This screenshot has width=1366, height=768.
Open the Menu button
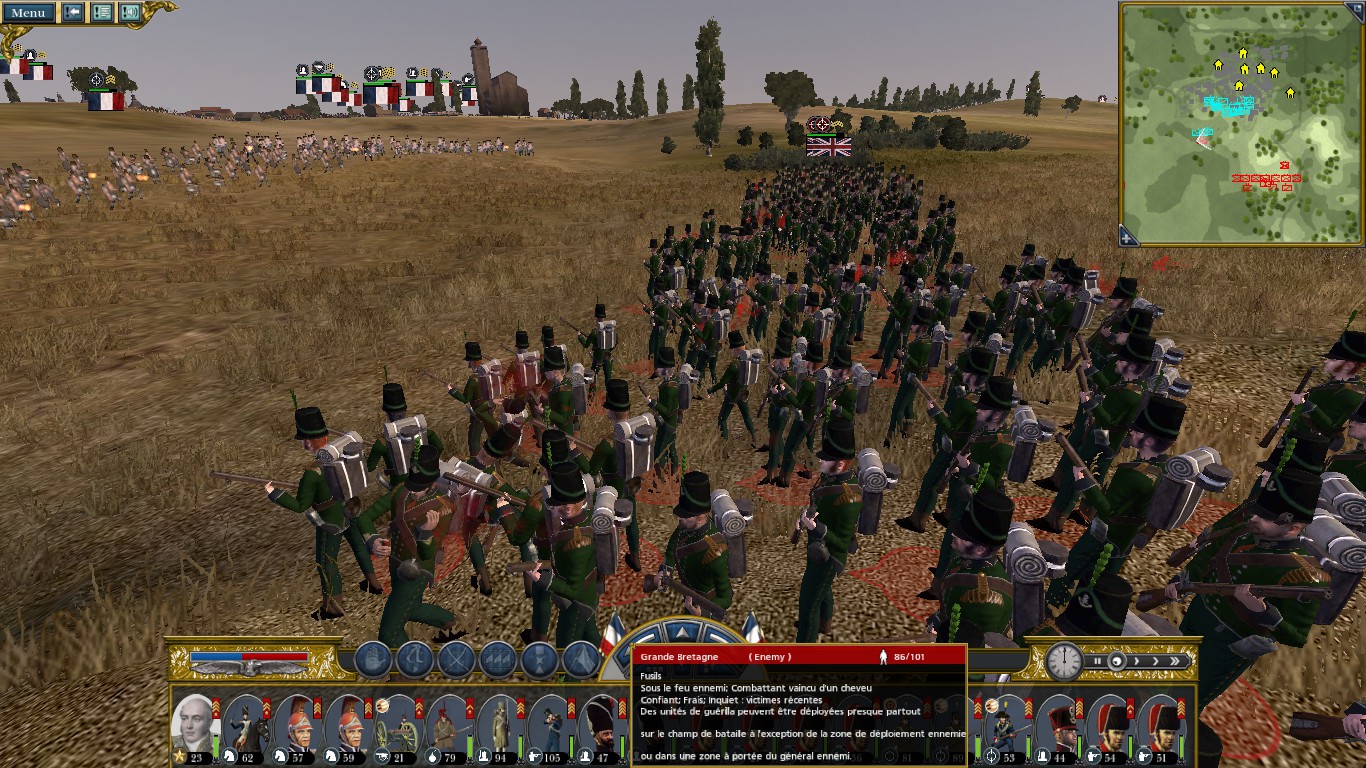(x=28, y=13)
